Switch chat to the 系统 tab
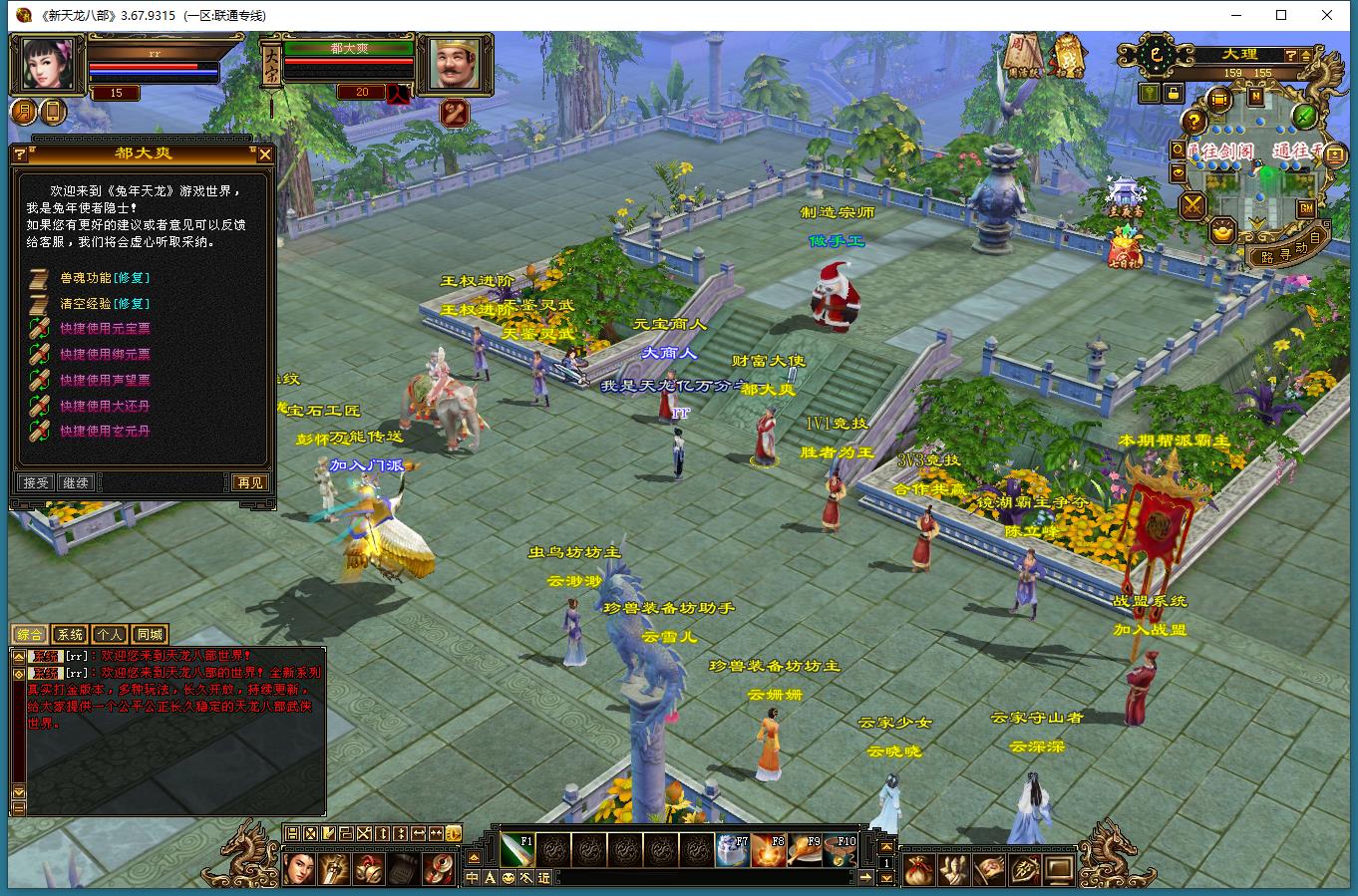 pos(70,634)
